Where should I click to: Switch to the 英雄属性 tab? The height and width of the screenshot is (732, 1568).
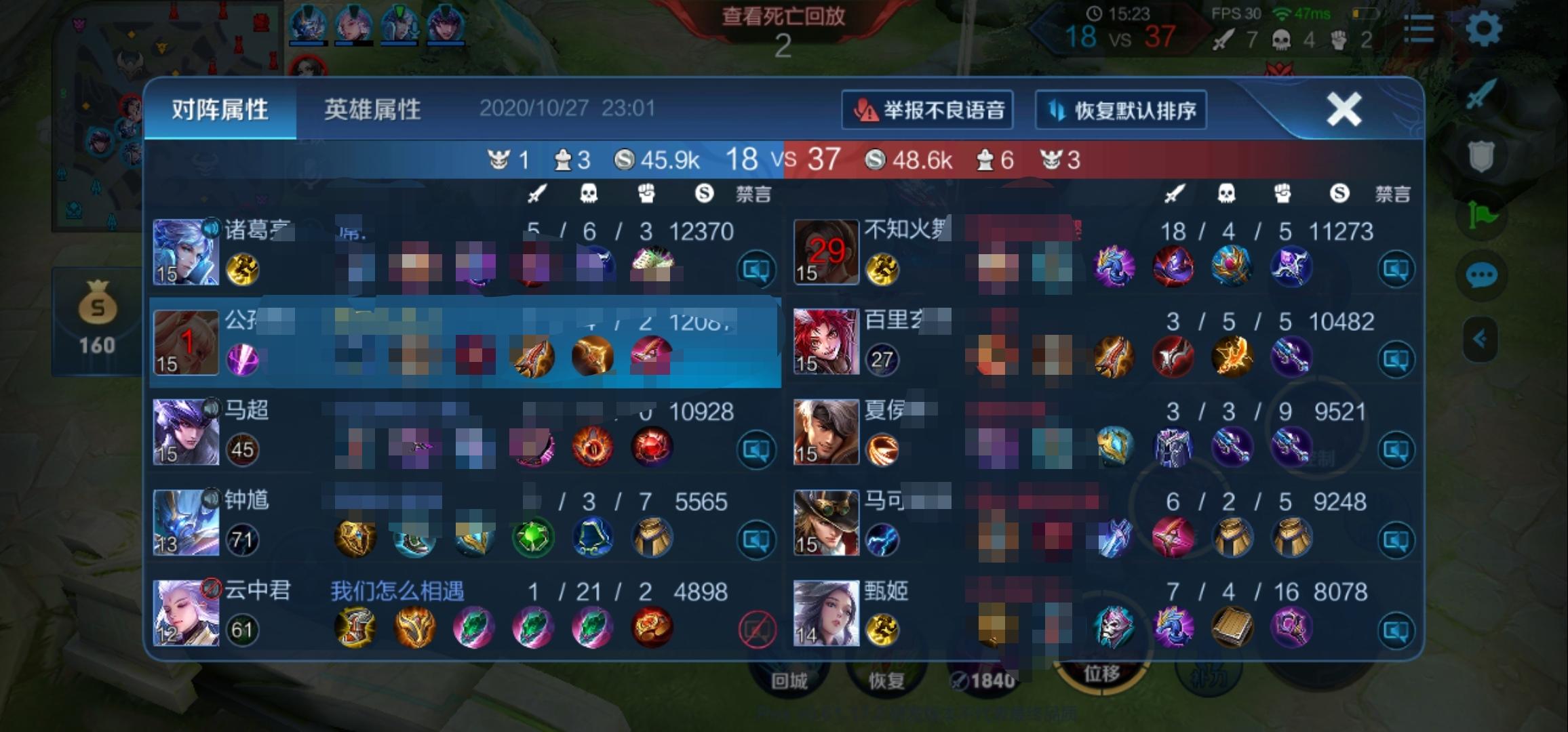point(372,107)
